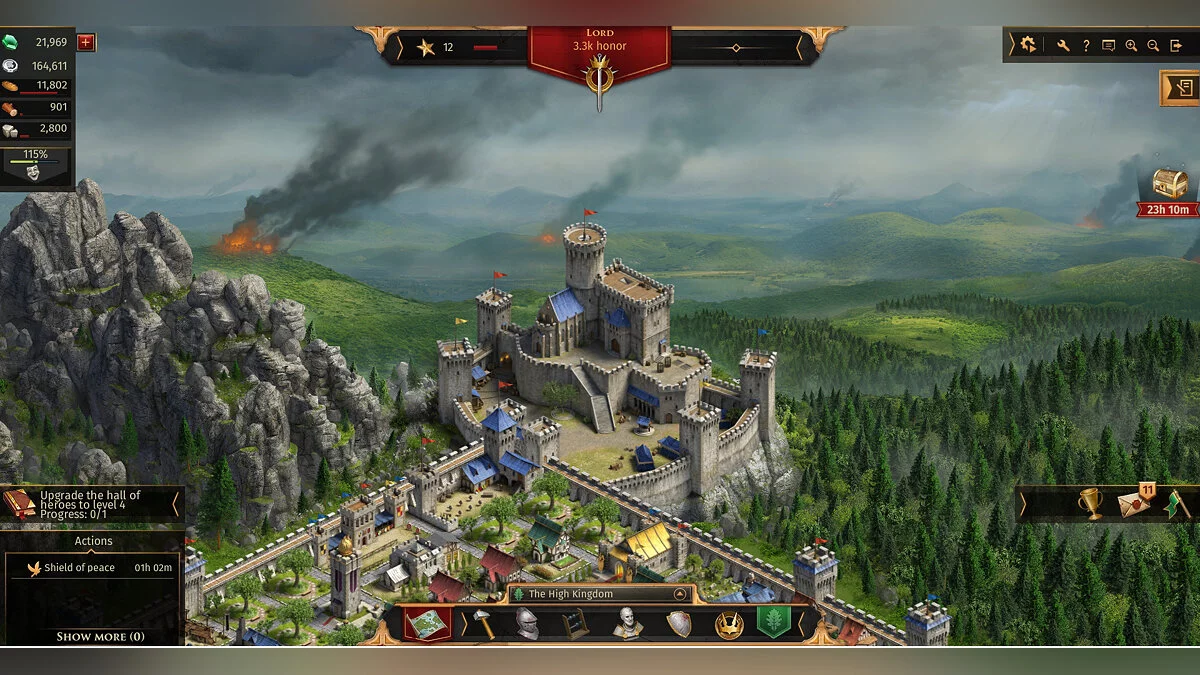
Task: View rankings via the gold trophy
Action: [x=1089, y=504]
